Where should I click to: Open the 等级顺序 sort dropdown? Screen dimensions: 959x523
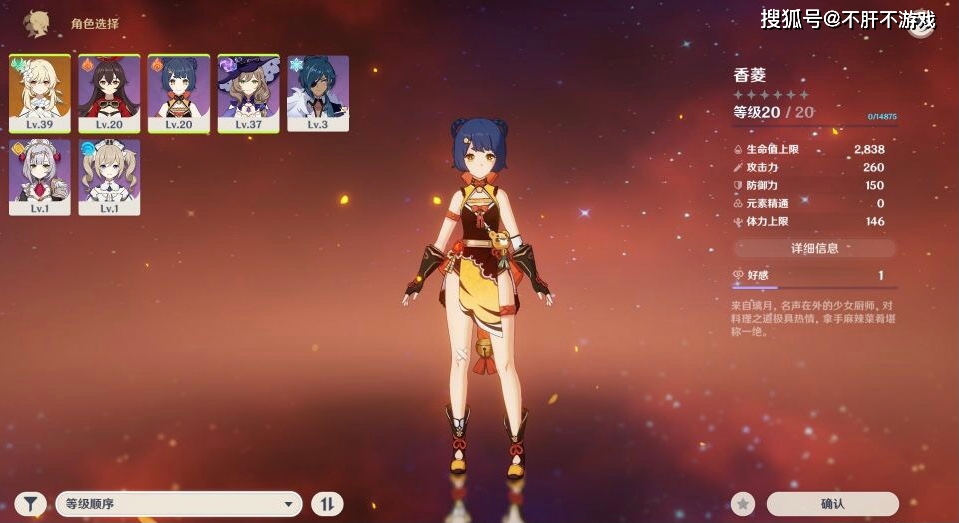pos(178,504)
